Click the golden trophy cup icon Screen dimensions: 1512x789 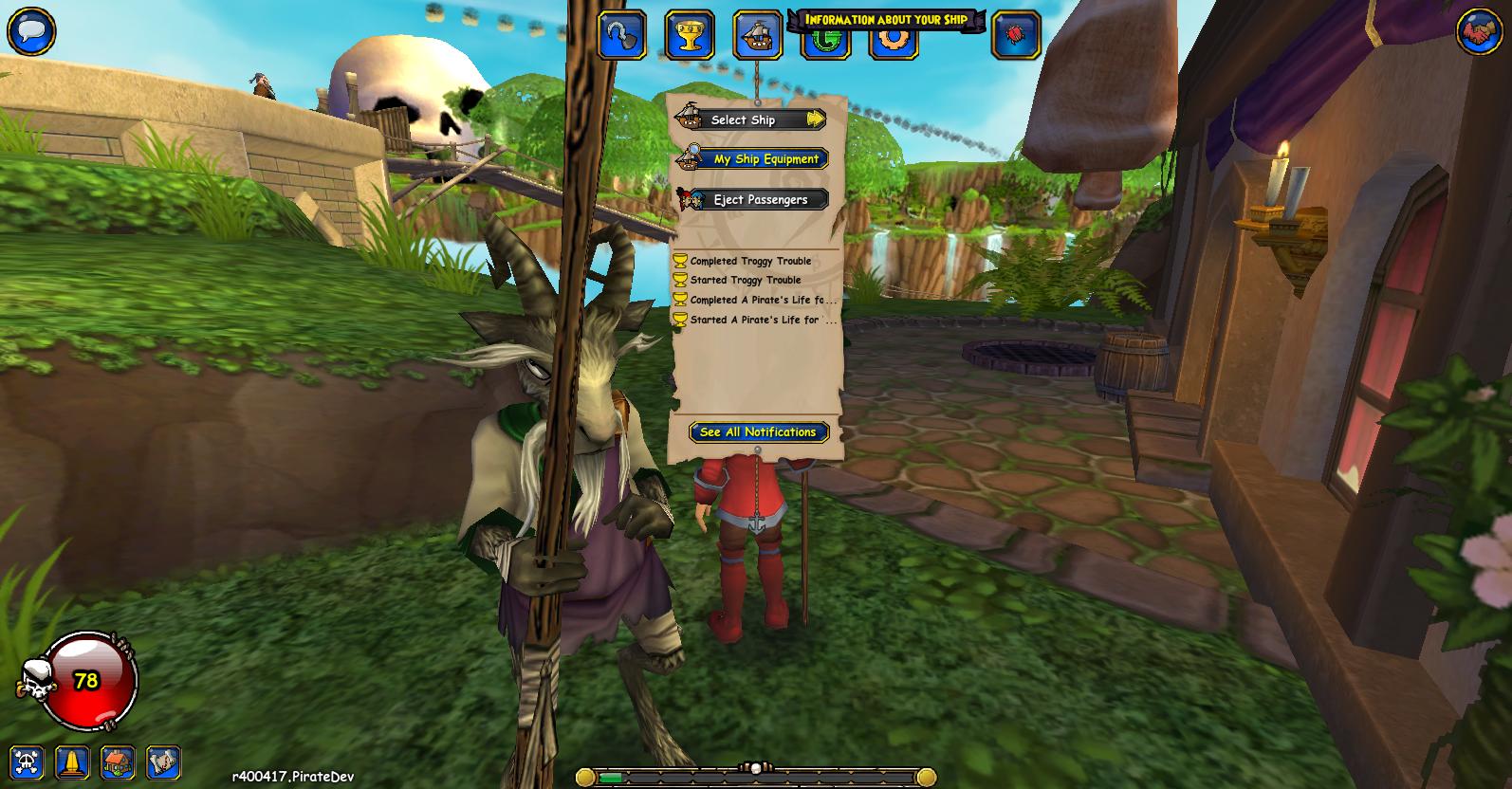click(x=690, y=35)
